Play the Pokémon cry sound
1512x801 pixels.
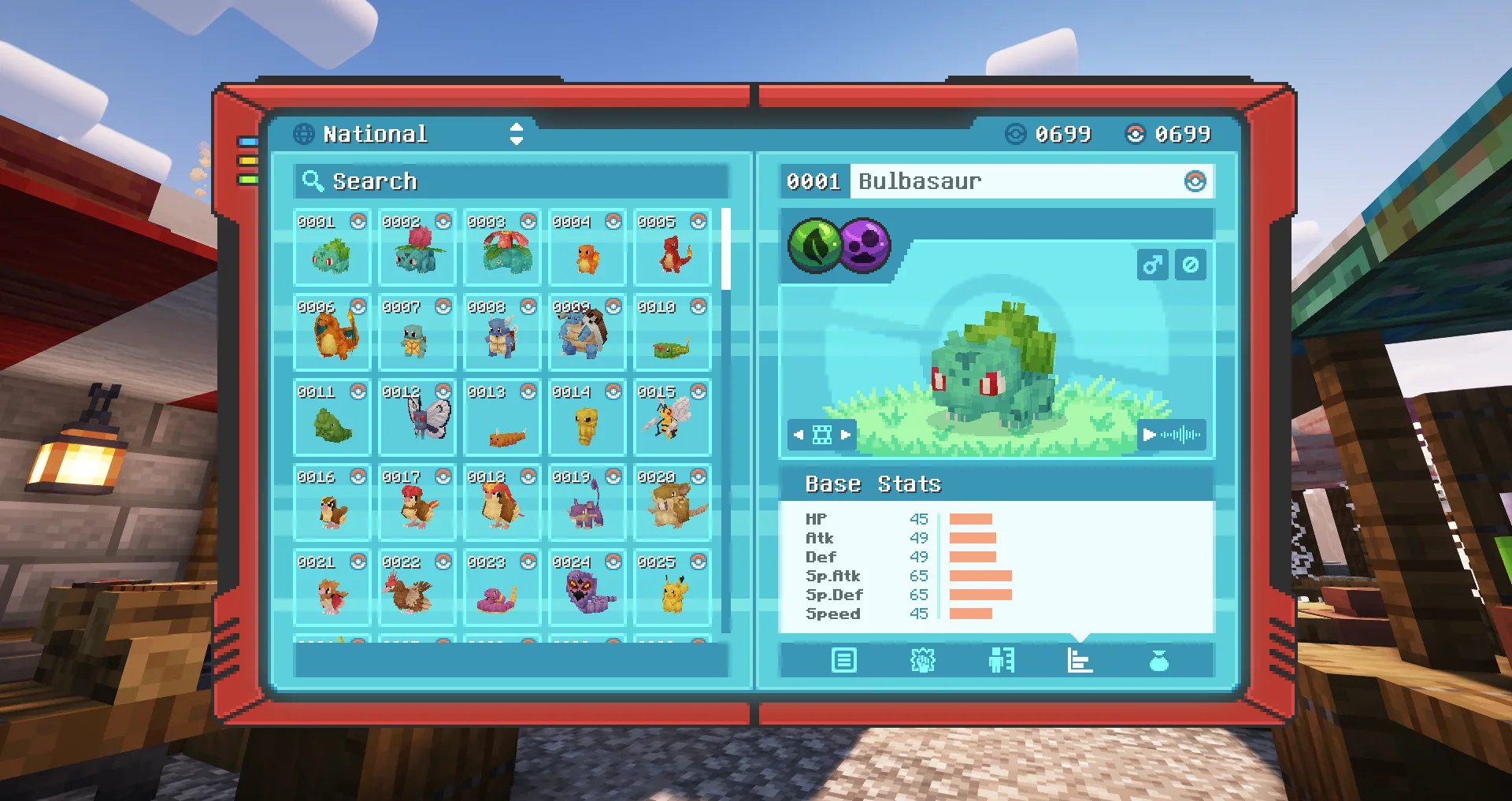(1172, 435)
